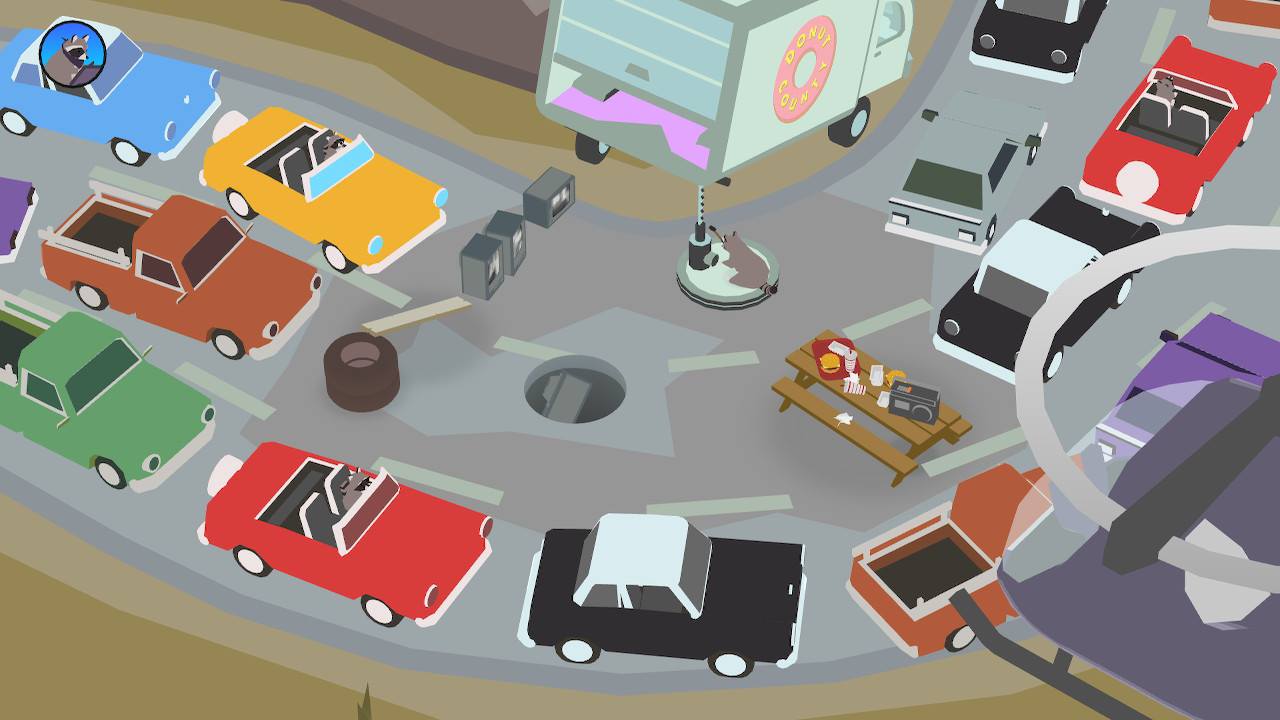This screenshot has height=720, width=1280.
Task: Open the orange truck's empty cargo bed
Action: (930, 570)
